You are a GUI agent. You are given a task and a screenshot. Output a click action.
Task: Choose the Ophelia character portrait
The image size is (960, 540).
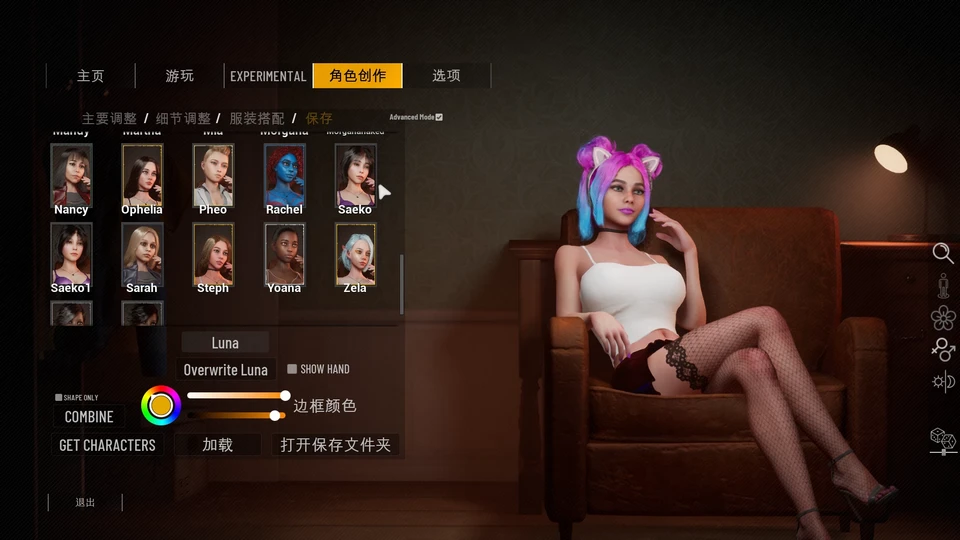tap(142, 175)
